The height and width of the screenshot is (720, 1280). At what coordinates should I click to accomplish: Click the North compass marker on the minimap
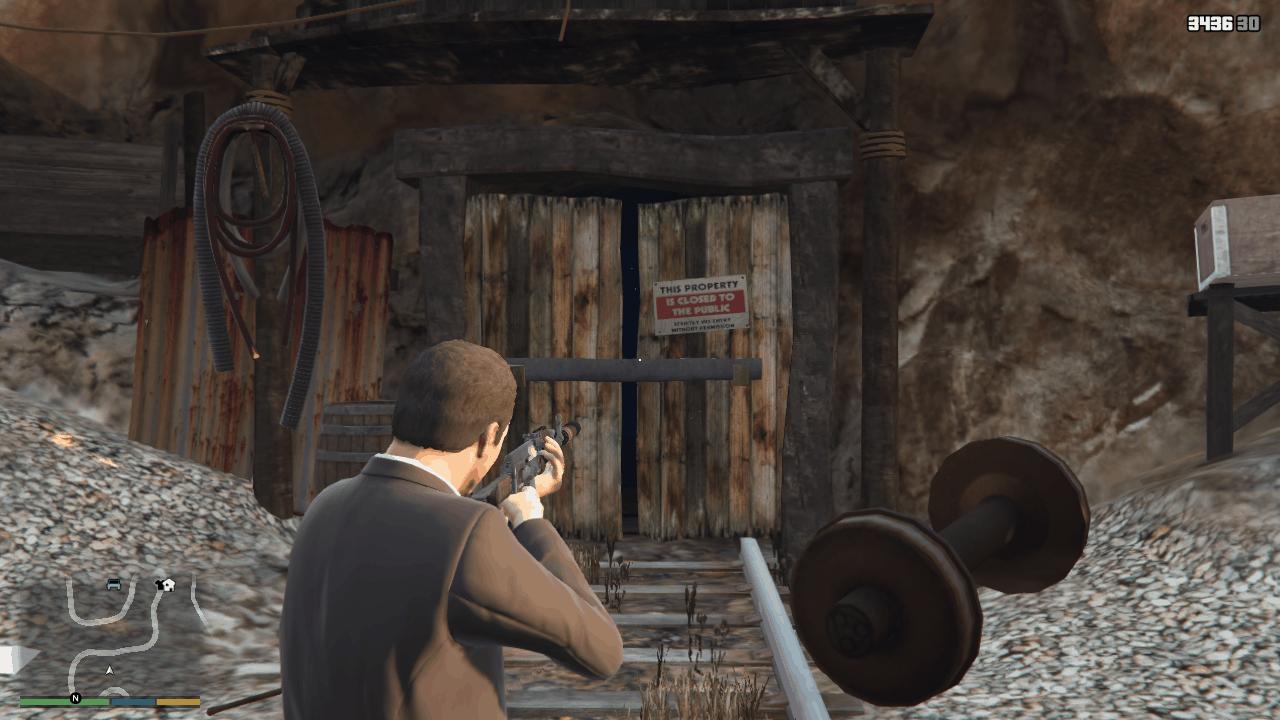(77, 698)
